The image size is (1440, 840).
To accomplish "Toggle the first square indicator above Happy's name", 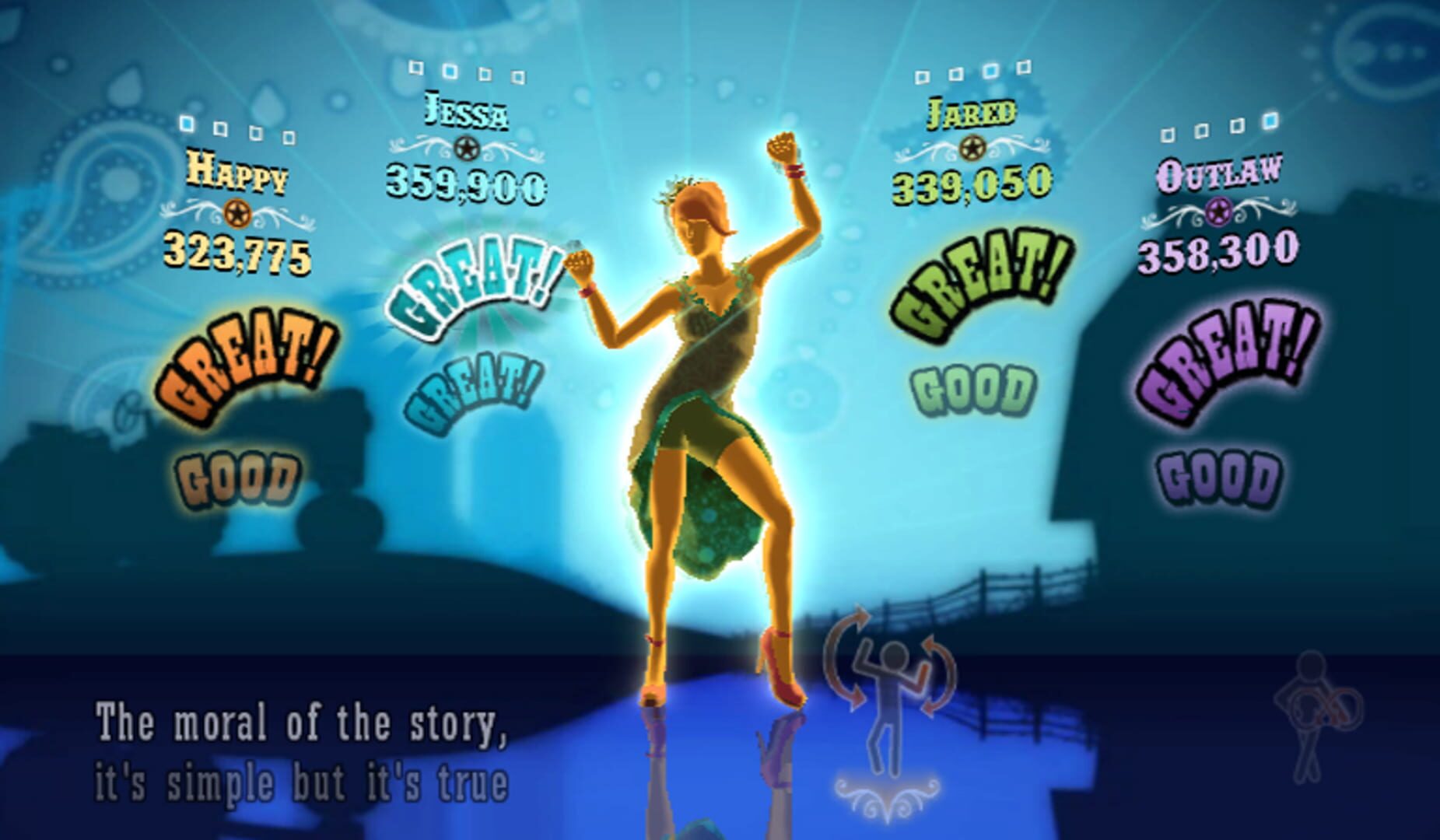I will click(185, 123).
